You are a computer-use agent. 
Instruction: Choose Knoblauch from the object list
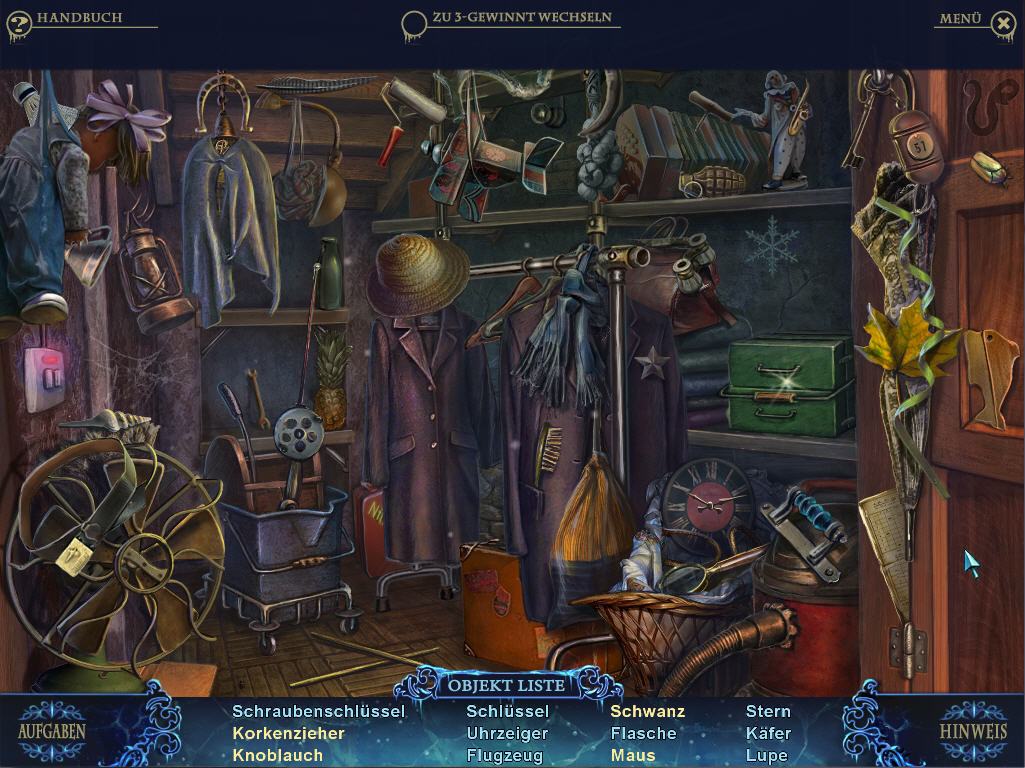pos(277,755)
